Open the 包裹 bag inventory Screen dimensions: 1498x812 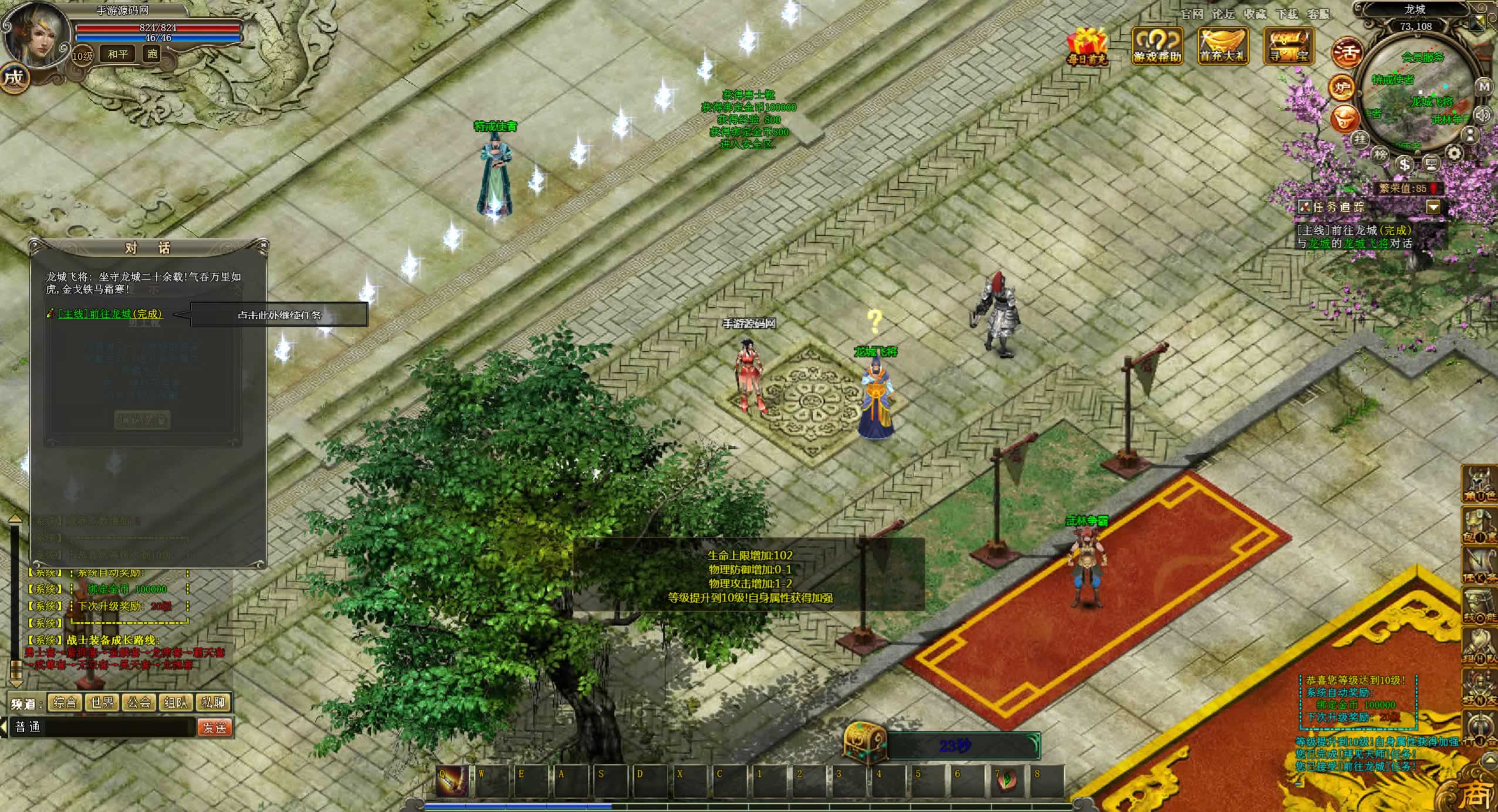[x=1479, y=526]
